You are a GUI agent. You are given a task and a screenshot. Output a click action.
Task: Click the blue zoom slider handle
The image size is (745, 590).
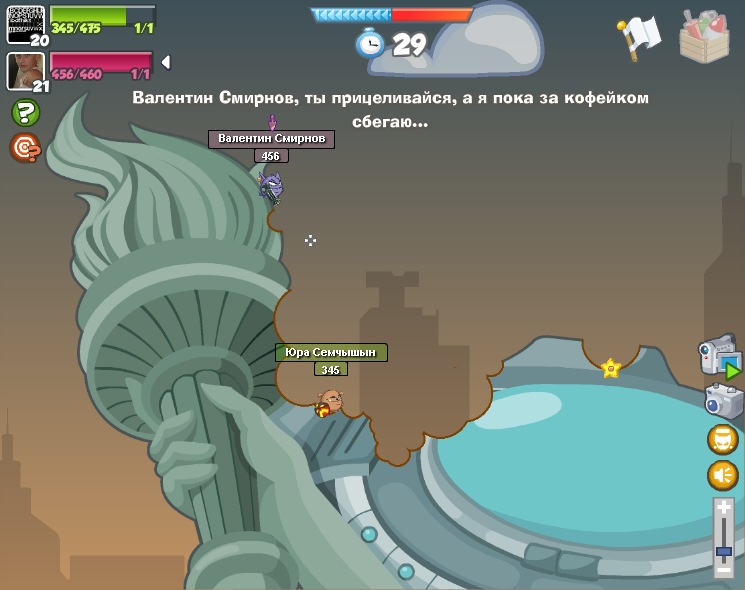point(724,551)
